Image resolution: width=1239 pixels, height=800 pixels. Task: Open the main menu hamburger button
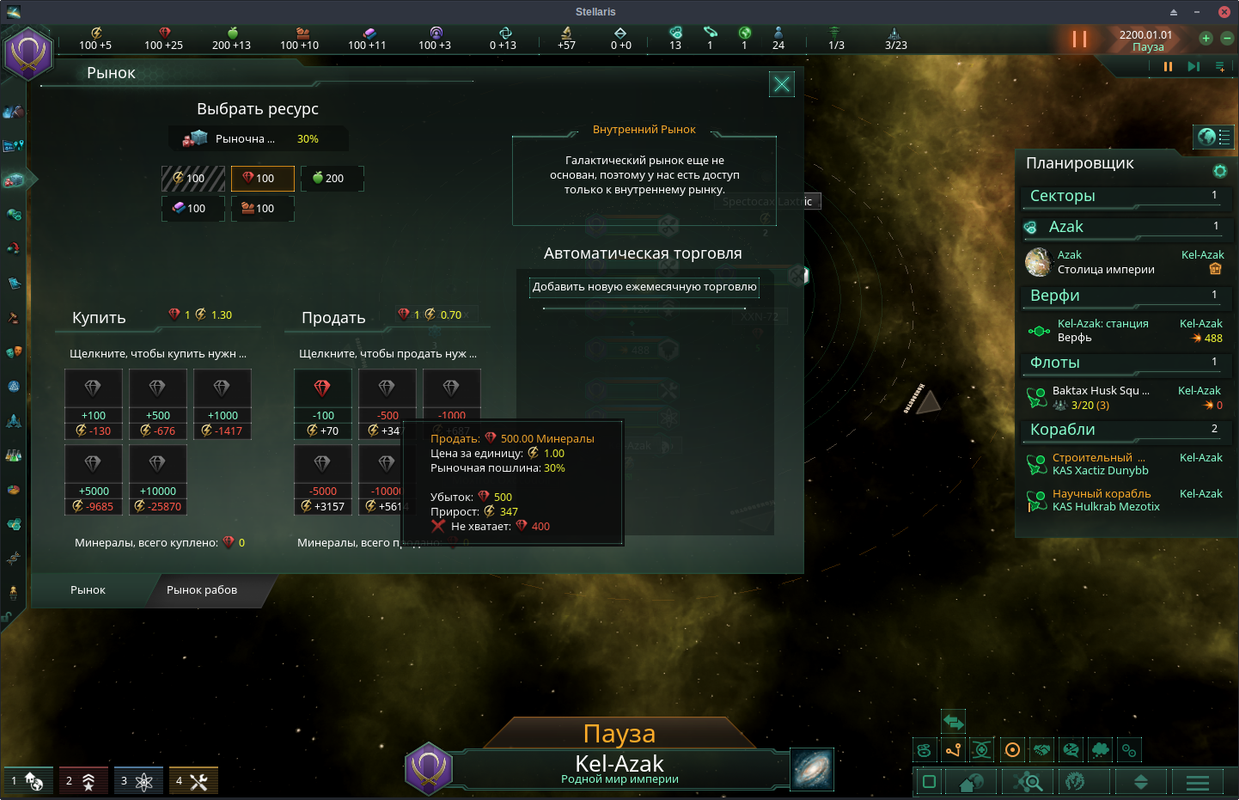(x=1197, y=782)
